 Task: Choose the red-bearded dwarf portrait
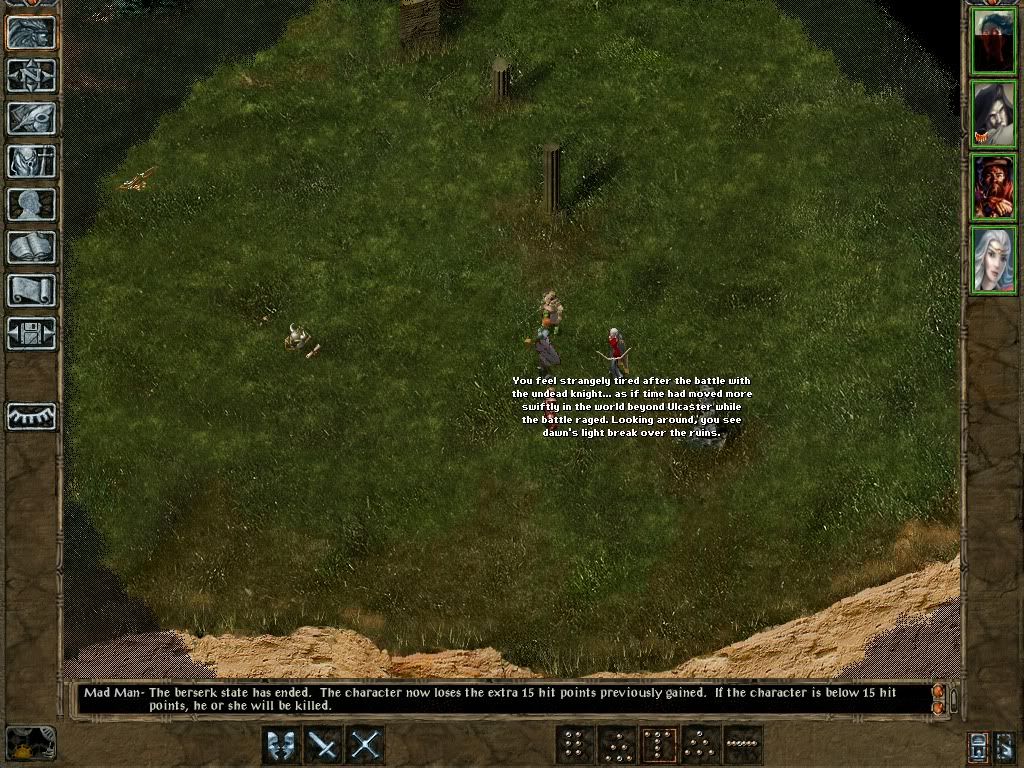pos(993,187)
